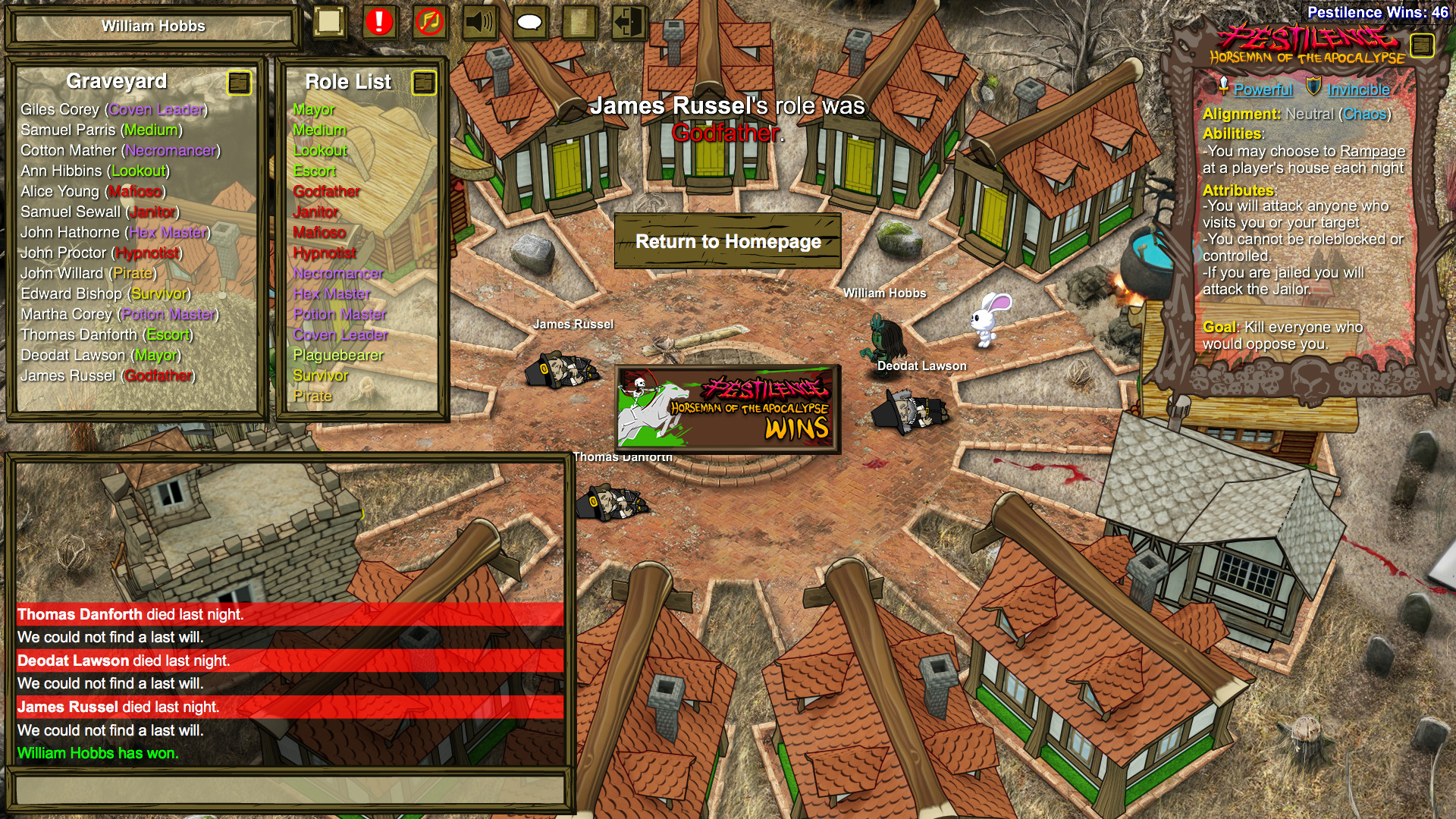
Task: Select Godfather in the Role List
Action: (326, 192)
